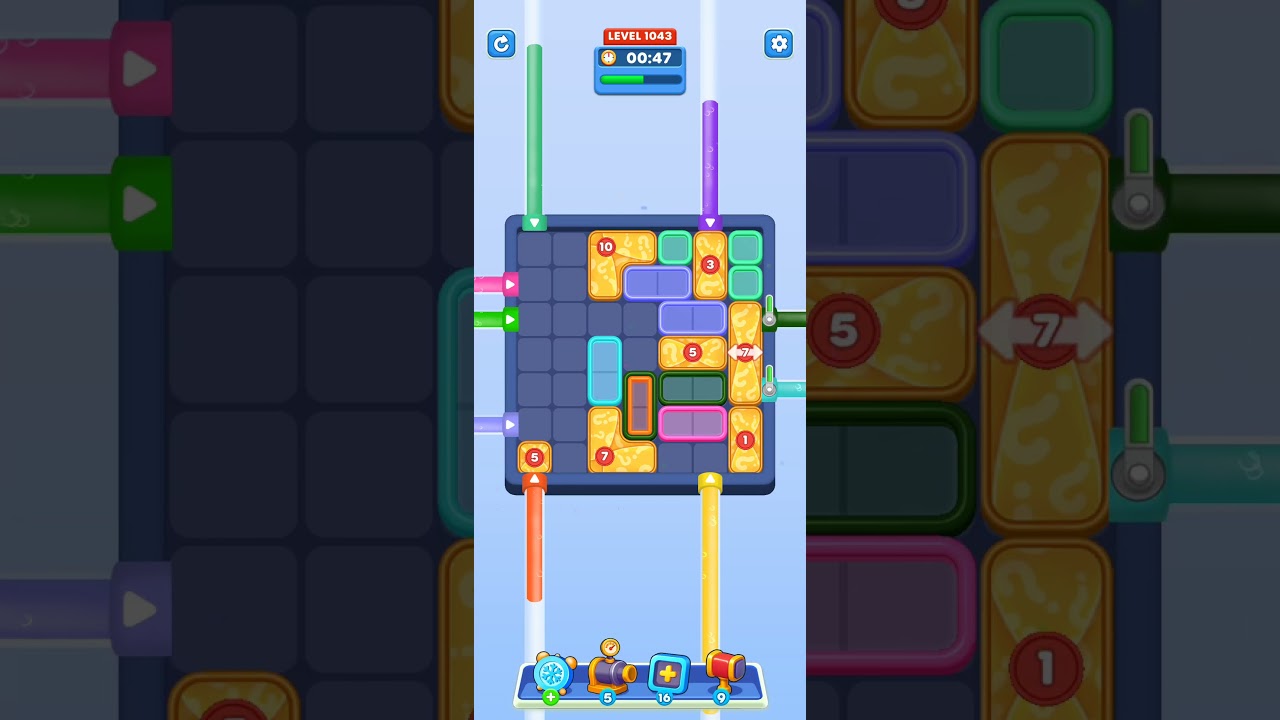
Task: Tap the corner block numbered 5
Action: click(x=534, y=457)
